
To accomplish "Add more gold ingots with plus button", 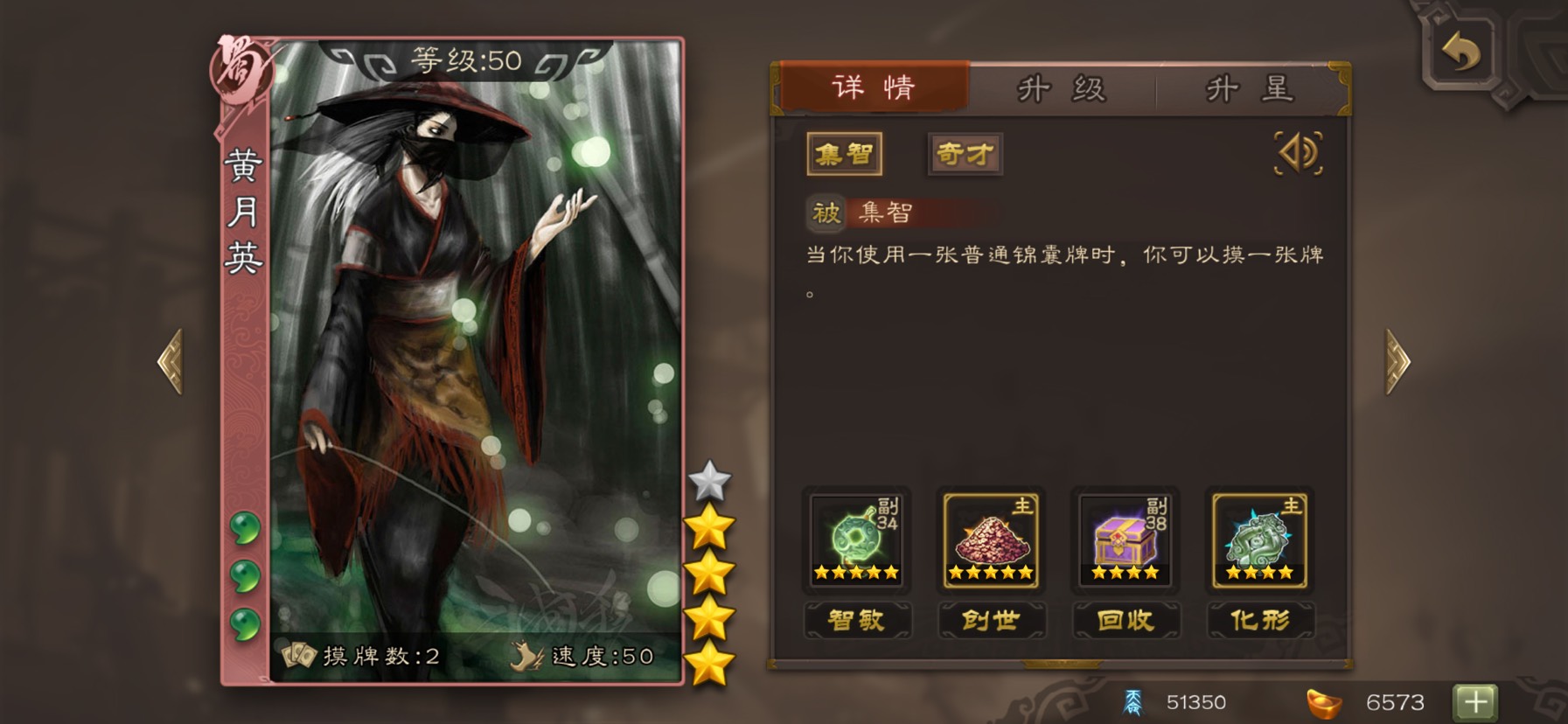I will tap(1475, 701).
